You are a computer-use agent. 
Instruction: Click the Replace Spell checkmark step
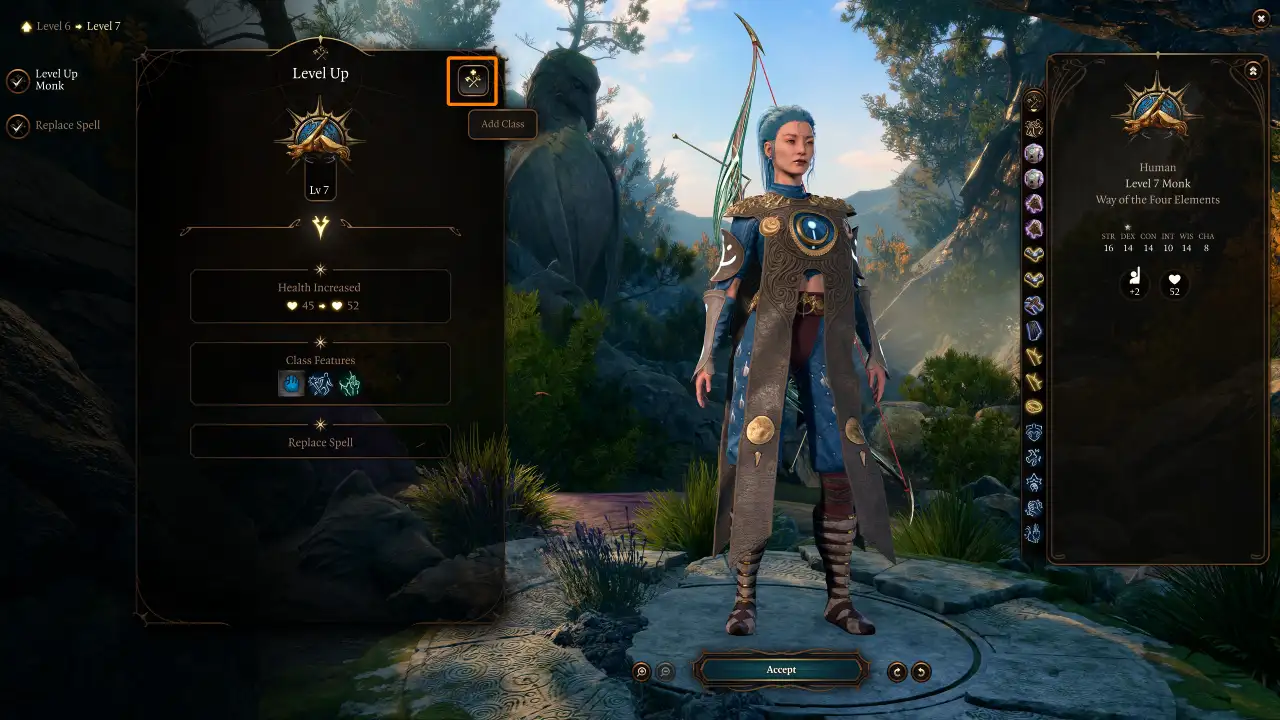(x=19, y=125)
